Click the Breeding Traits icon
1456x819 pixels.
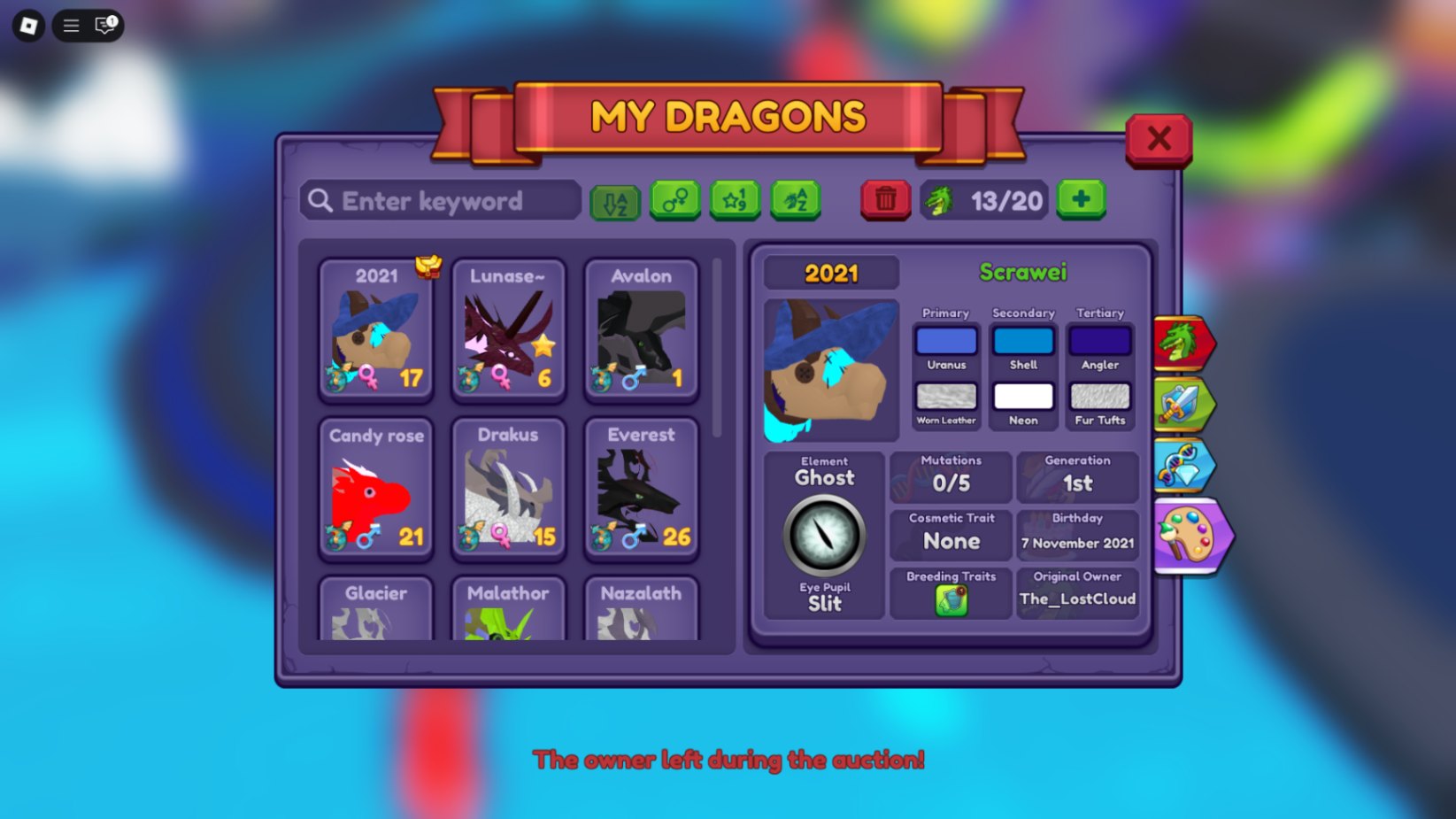coord(950,601)
